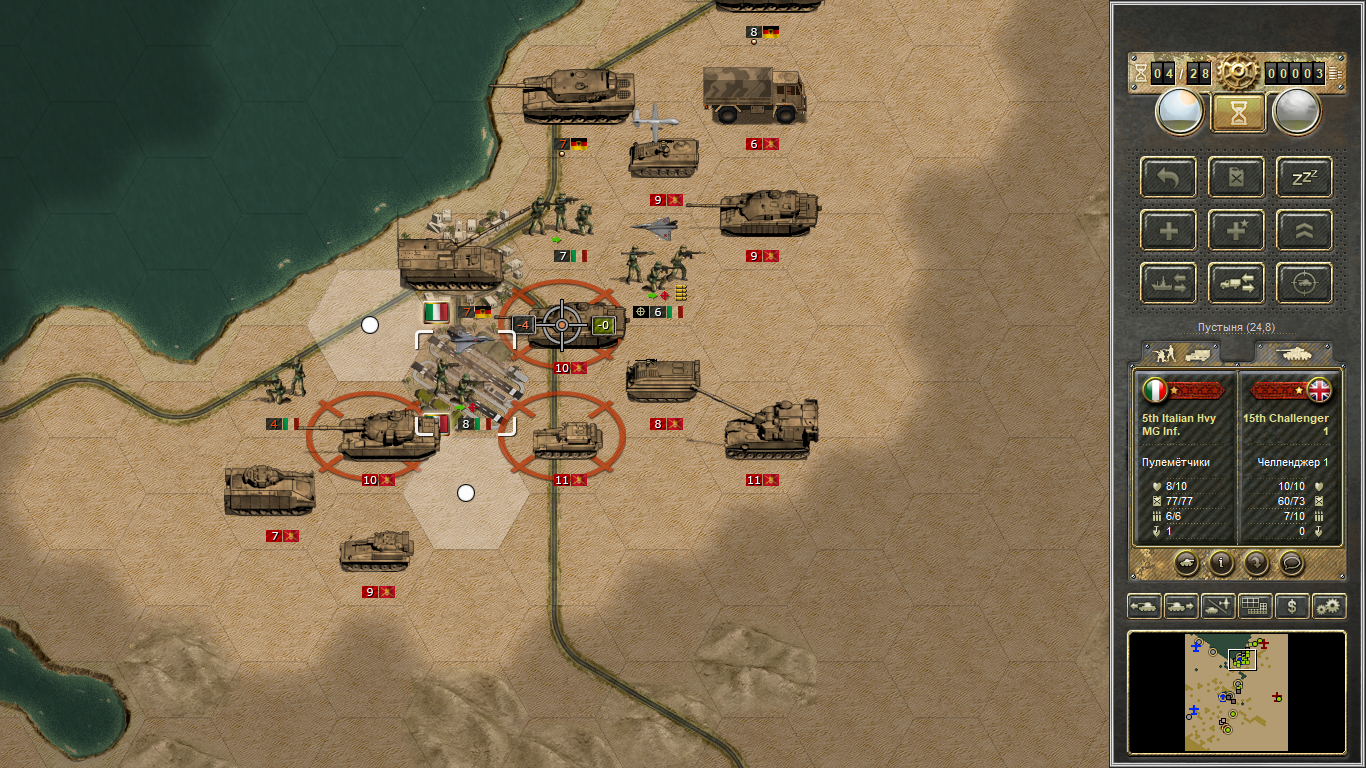Screen dimensions: 1366x768
Task: Upgrade the unit with the double-chevron button
Action: pos(1304,231)
